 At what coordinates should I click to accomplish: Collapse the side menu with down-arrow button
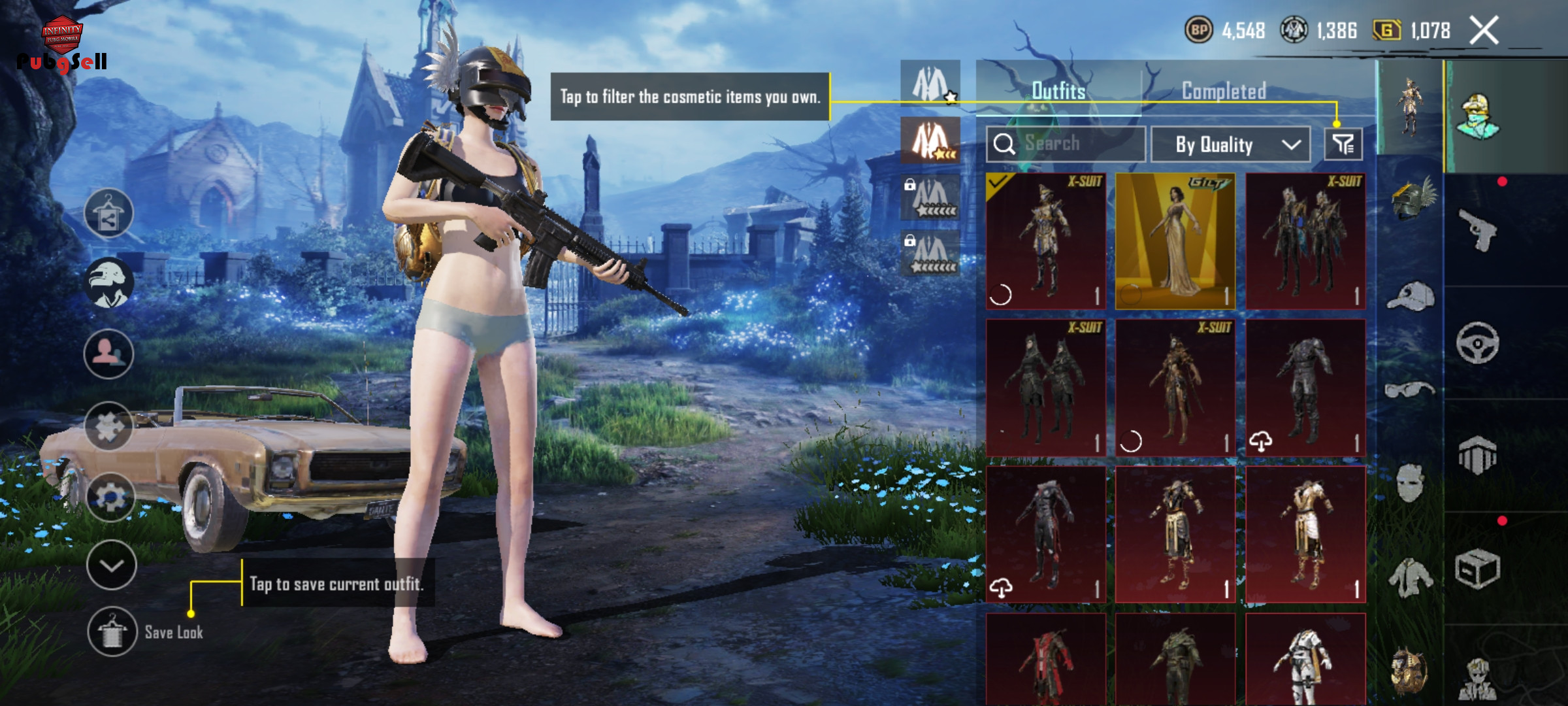111,565
